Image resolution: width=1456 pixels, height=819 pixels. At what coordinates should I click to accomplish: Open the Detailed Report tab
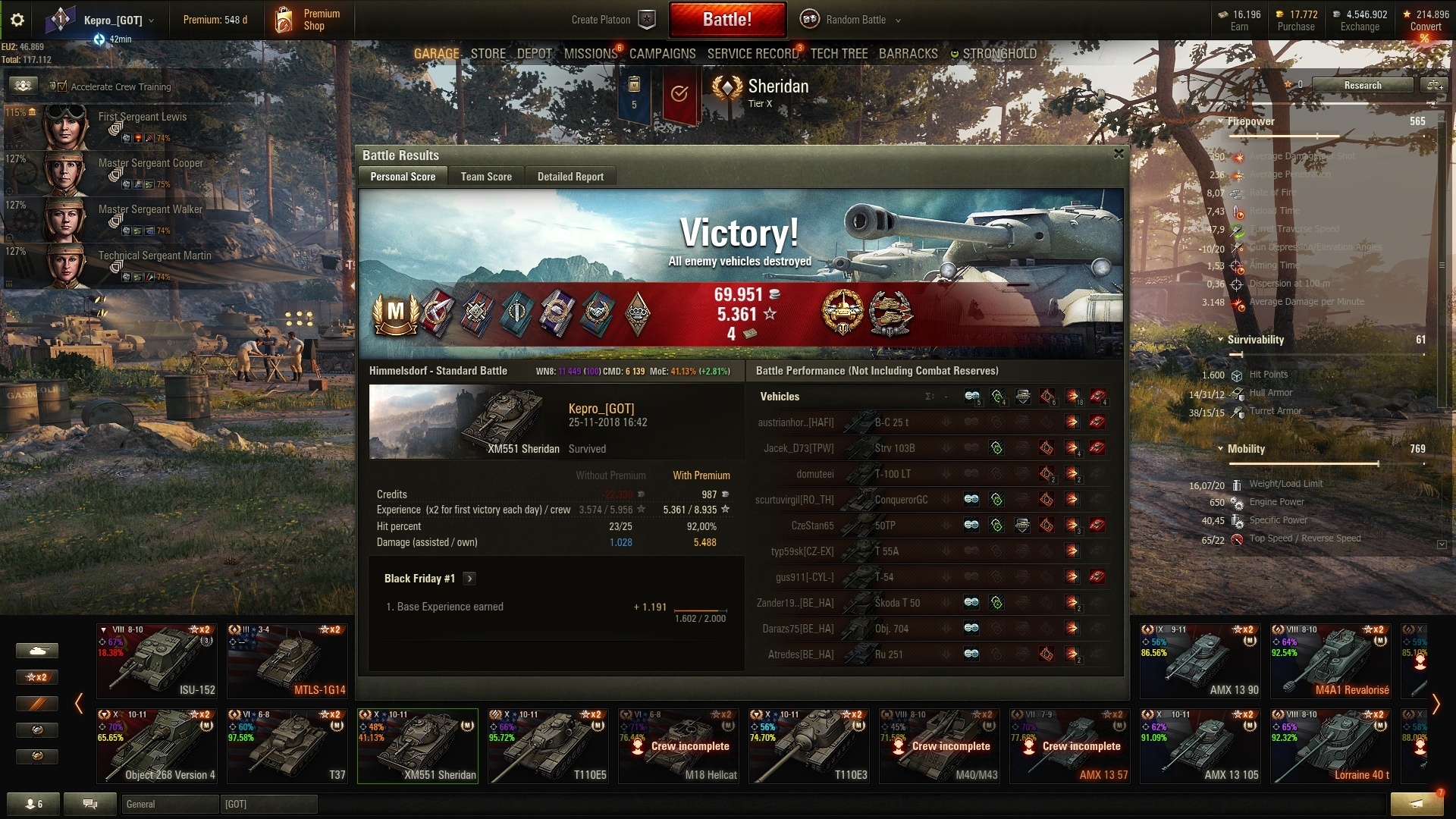(x=570, y=177)
